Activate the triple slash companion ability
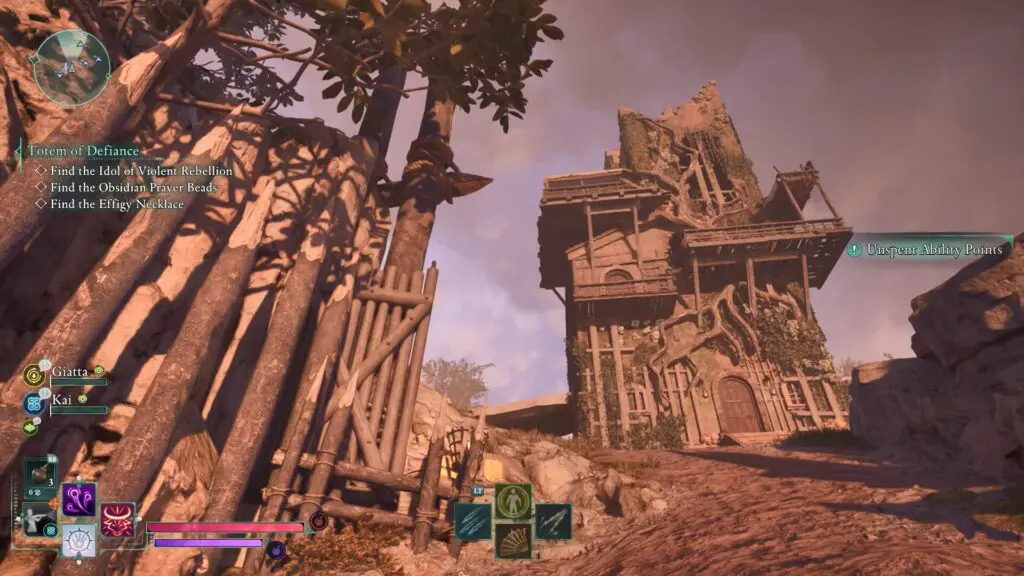 [473, 521]
